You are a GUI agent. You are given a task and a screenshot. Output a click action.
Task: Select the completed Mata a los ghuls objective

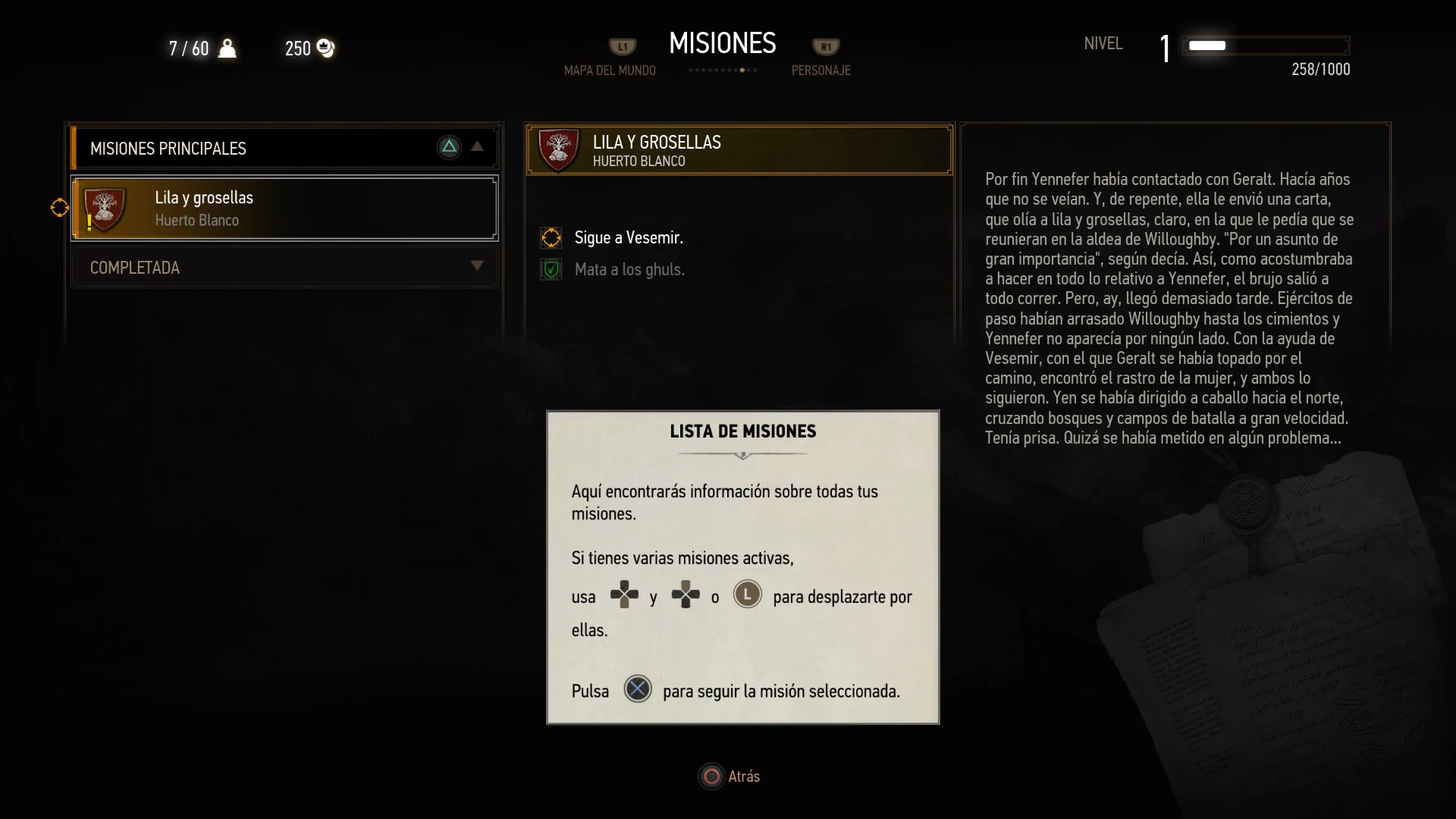[x=629, y=270]
